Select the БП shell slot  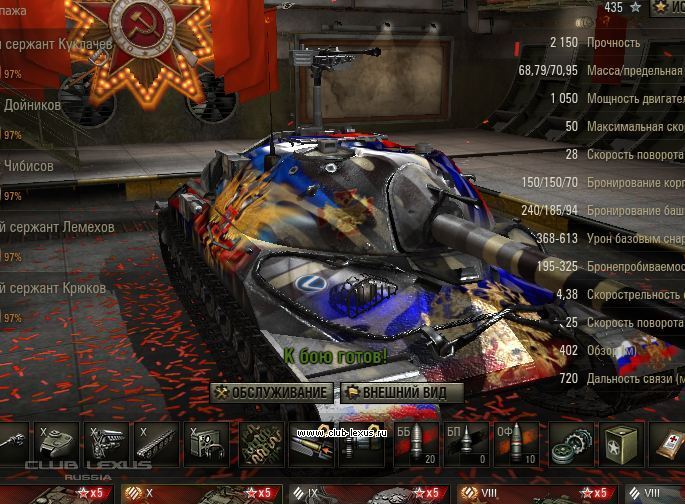(465, 443)
